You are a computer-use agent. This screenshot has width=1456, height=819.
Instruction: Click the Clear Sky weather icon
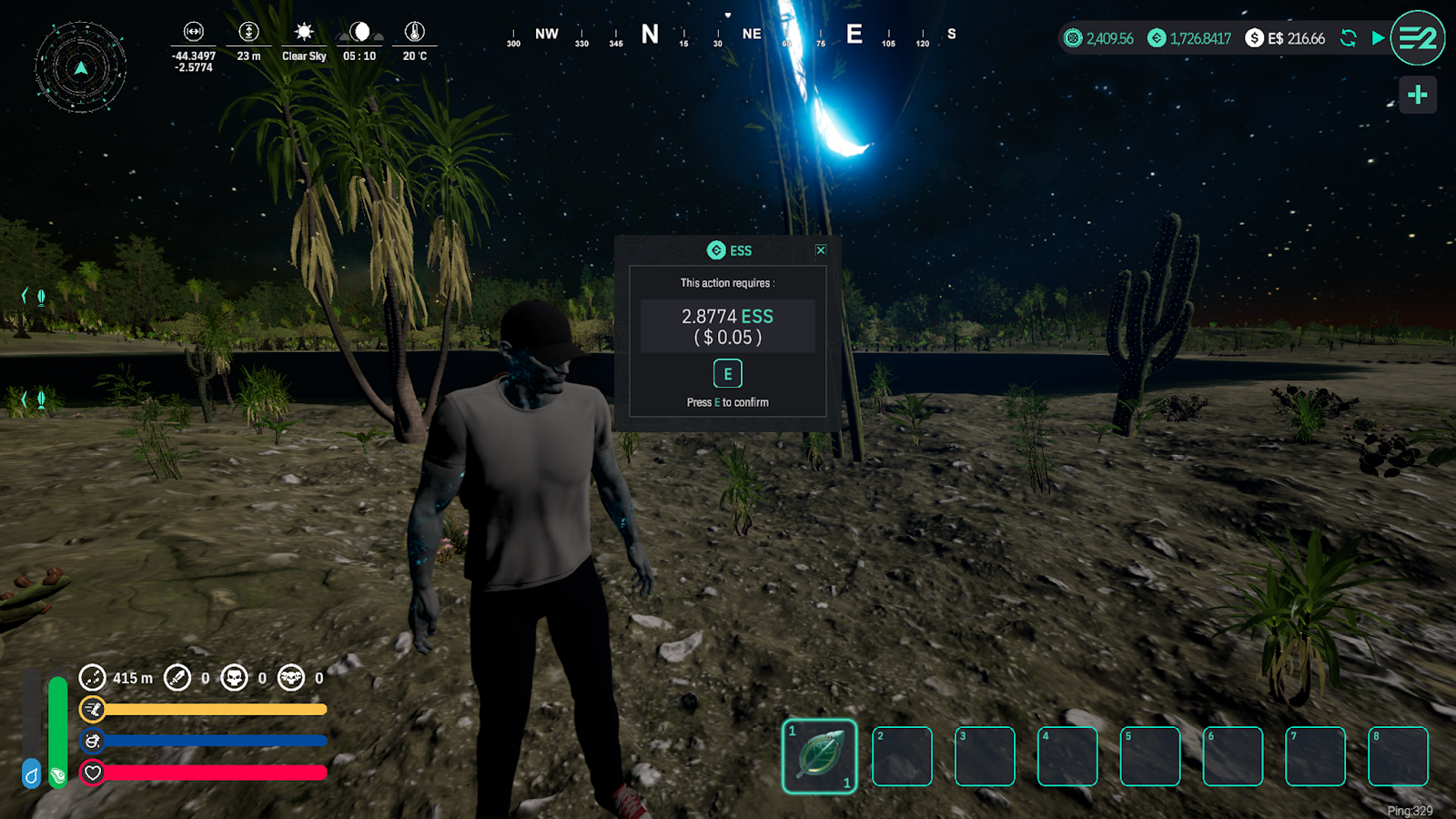coord(304,32)
